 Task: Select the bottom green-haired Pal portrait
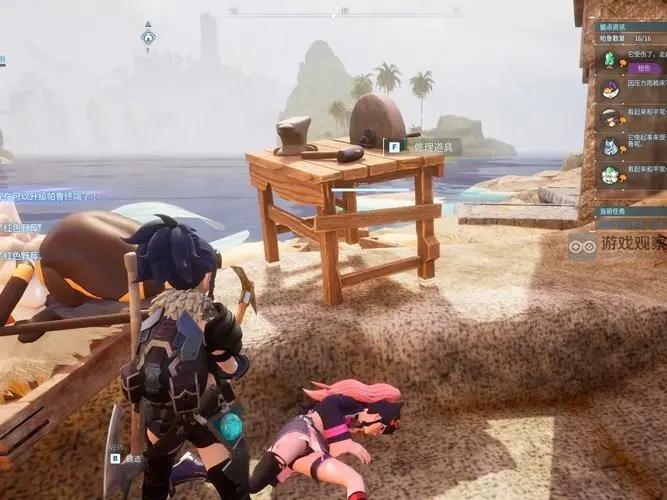coord(609,175)
